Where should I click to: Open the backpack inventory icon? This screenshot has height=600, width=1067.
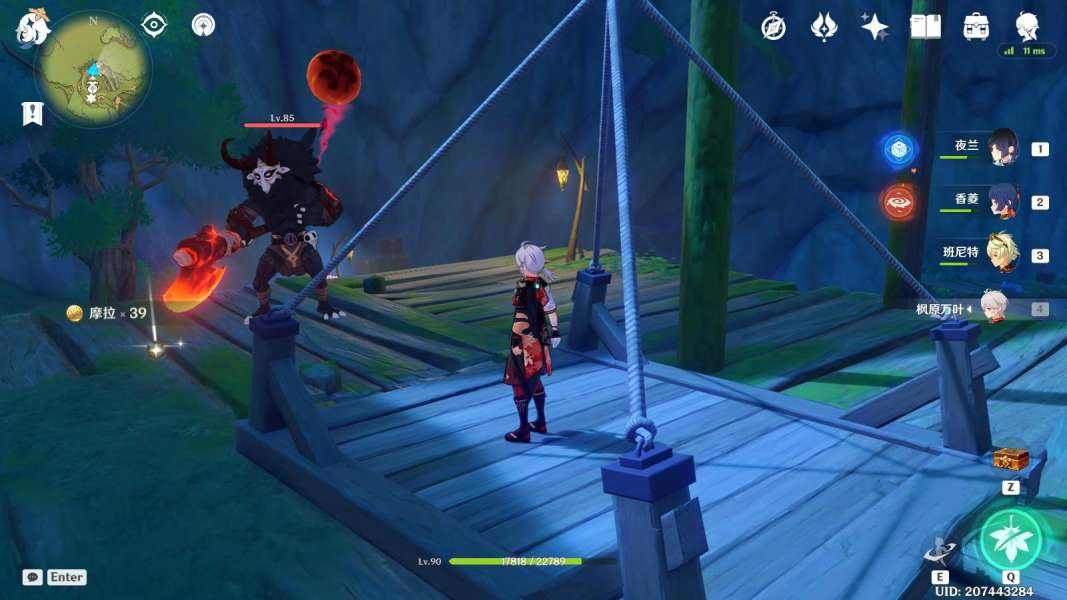click(x=976, y=27)
